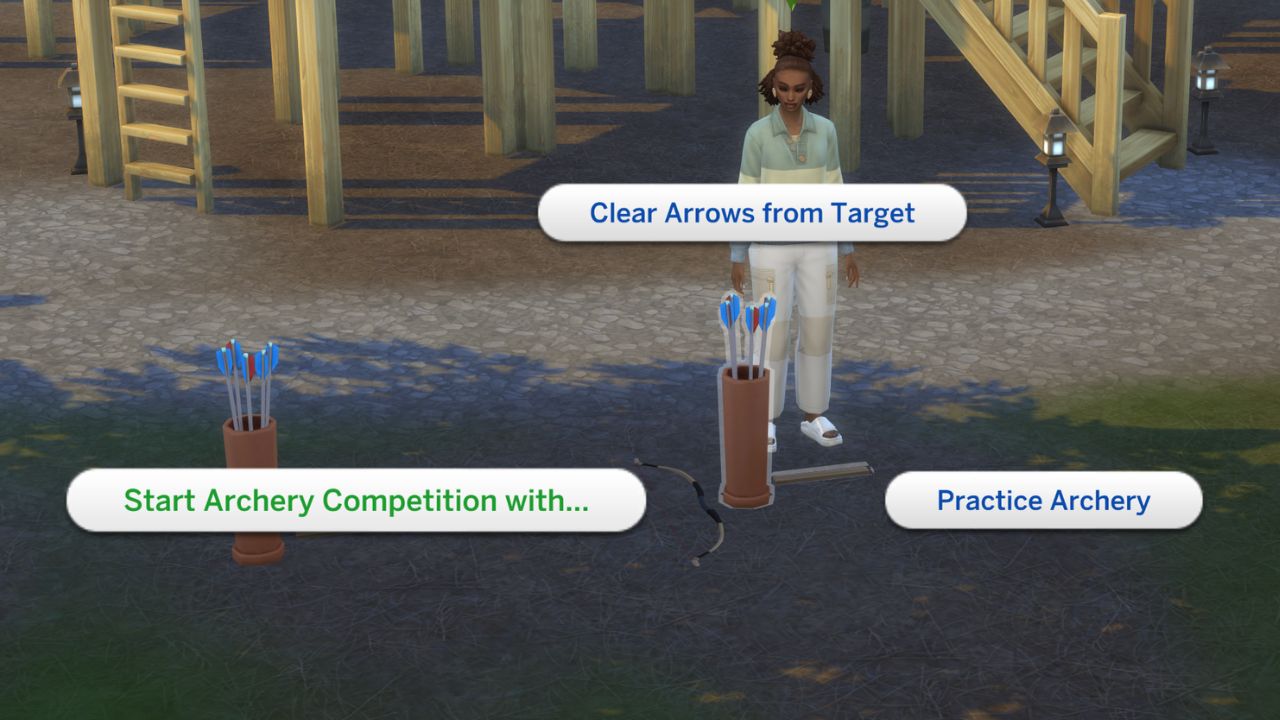Viewport: 1280px width, 720px height.
Task: Click the green plumbob above the Sim's head
Action: click(792, 6)
